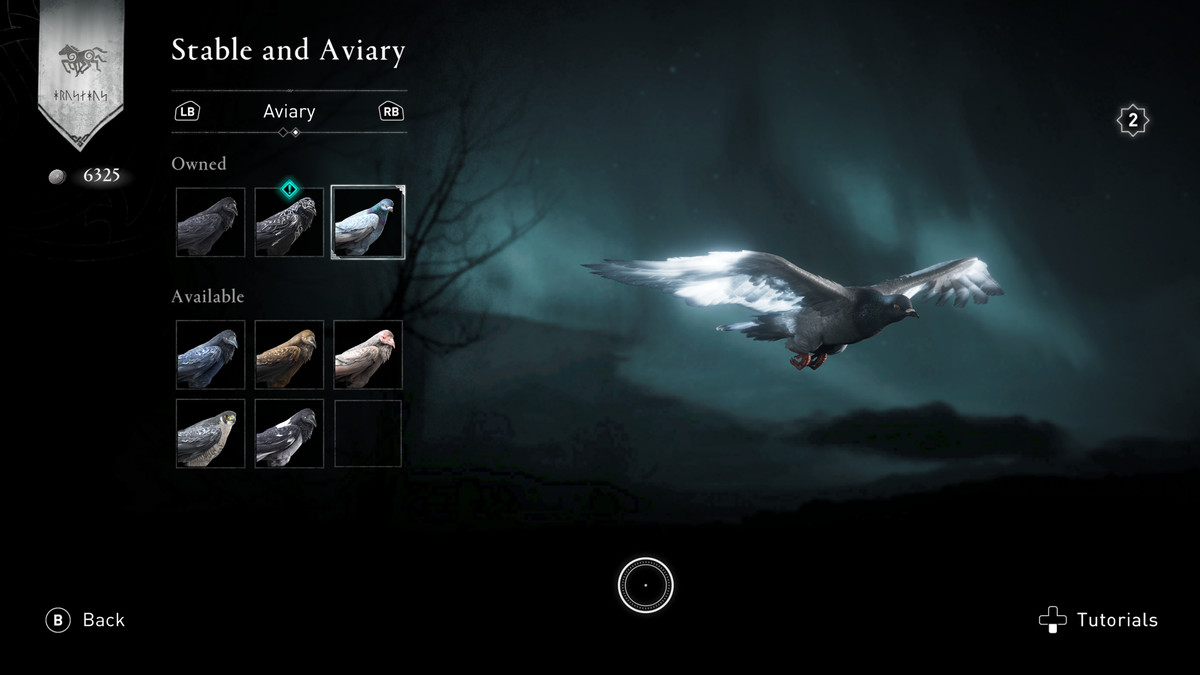Image resolution: width=1200 pixels, height=675 pixels.
Task: Select the pale pink-headed bird skin
Action: [x=368, y=355]
